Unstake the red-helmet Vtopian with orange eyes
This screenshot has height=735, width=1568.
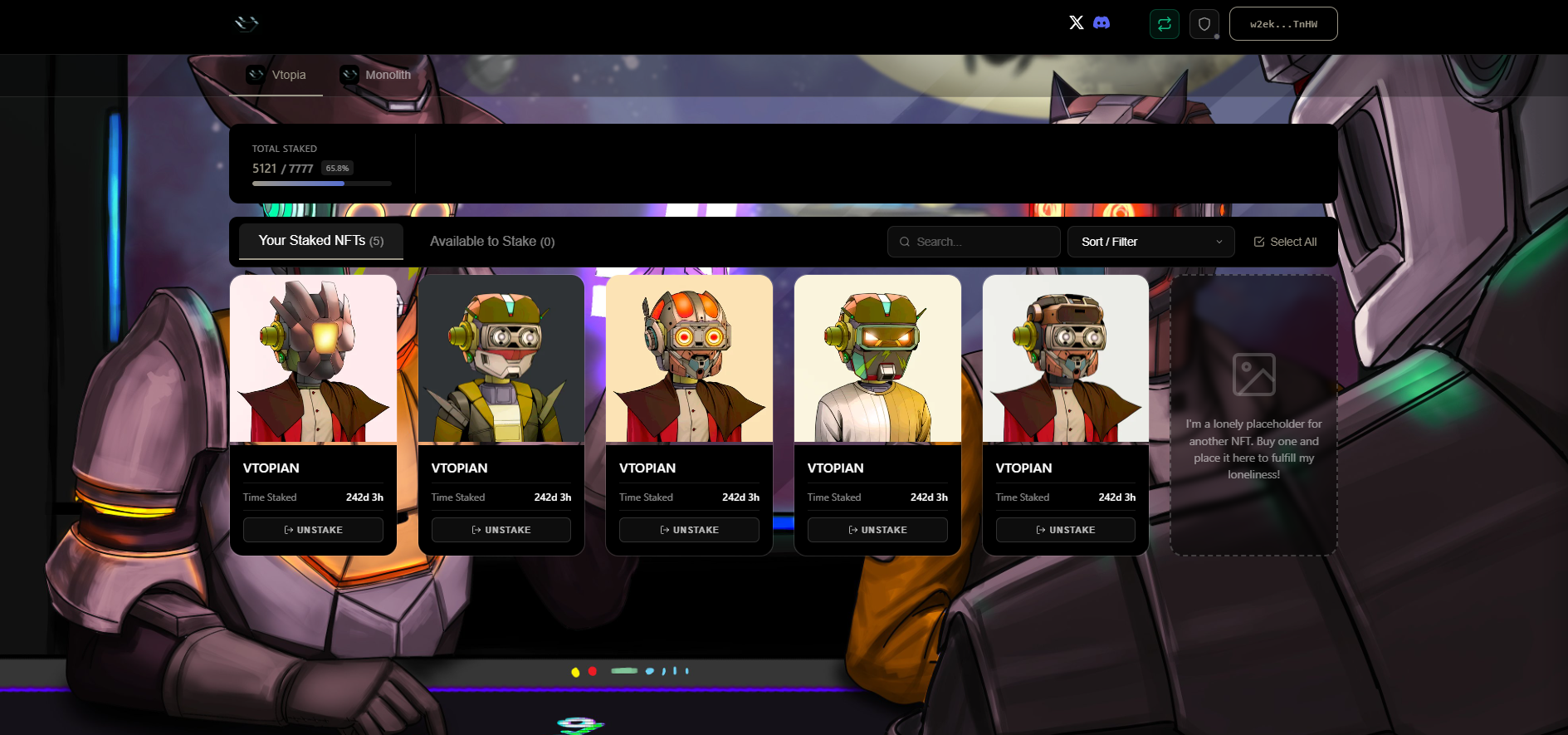pyautogui.click(x=689, y=530)
